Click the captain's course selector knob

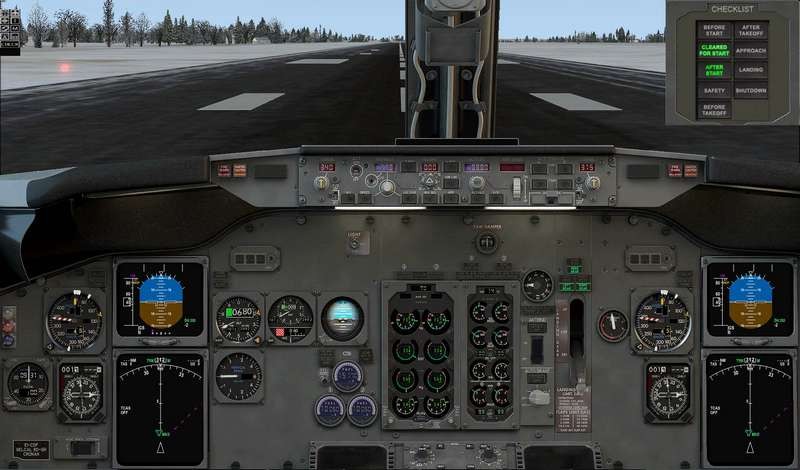[322, 183]
